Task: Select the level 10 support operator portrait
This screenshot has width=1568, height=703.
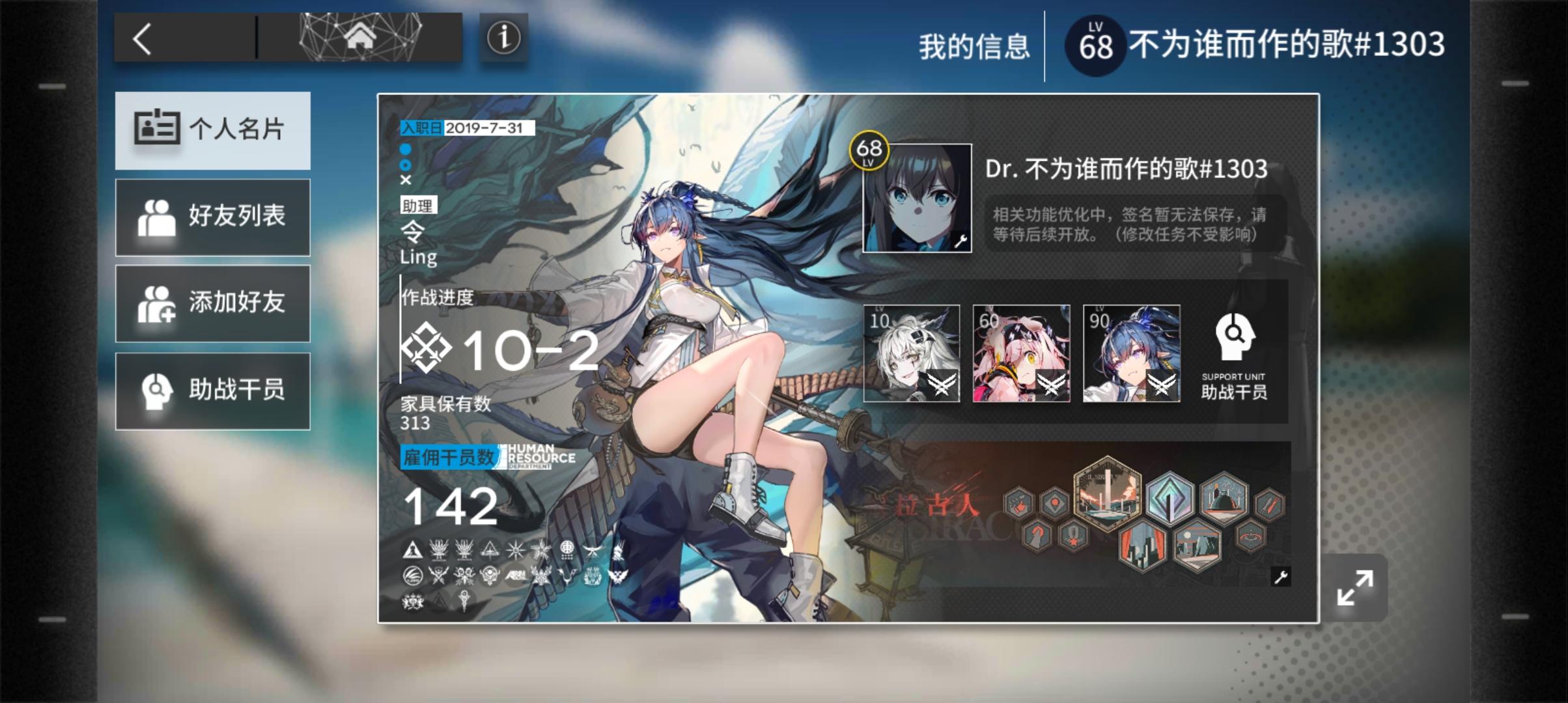Action: [x=910, y=353]
